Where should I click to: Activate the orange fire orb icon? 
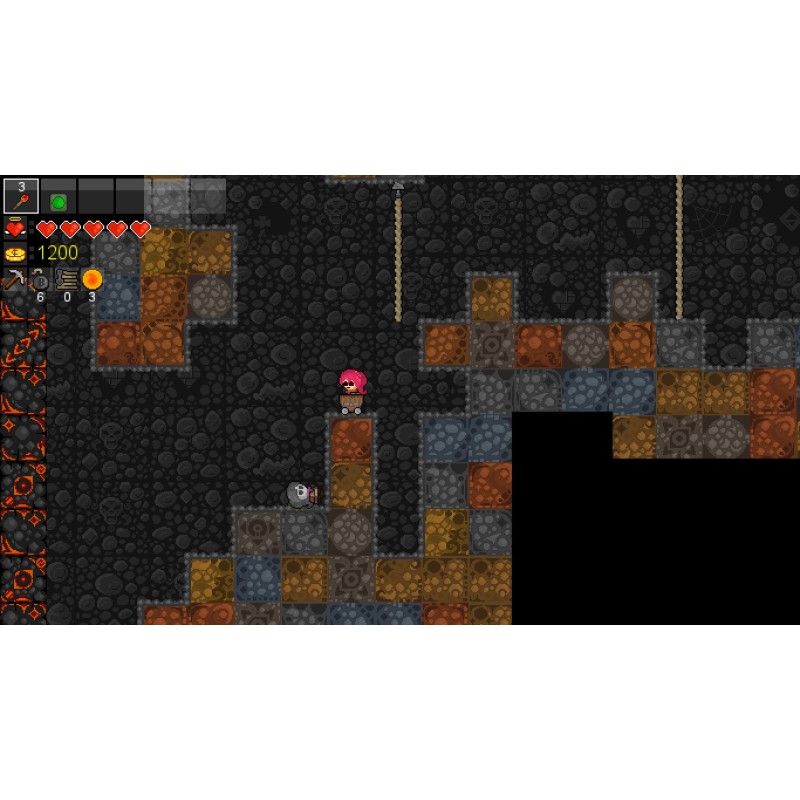click(92, 279)
